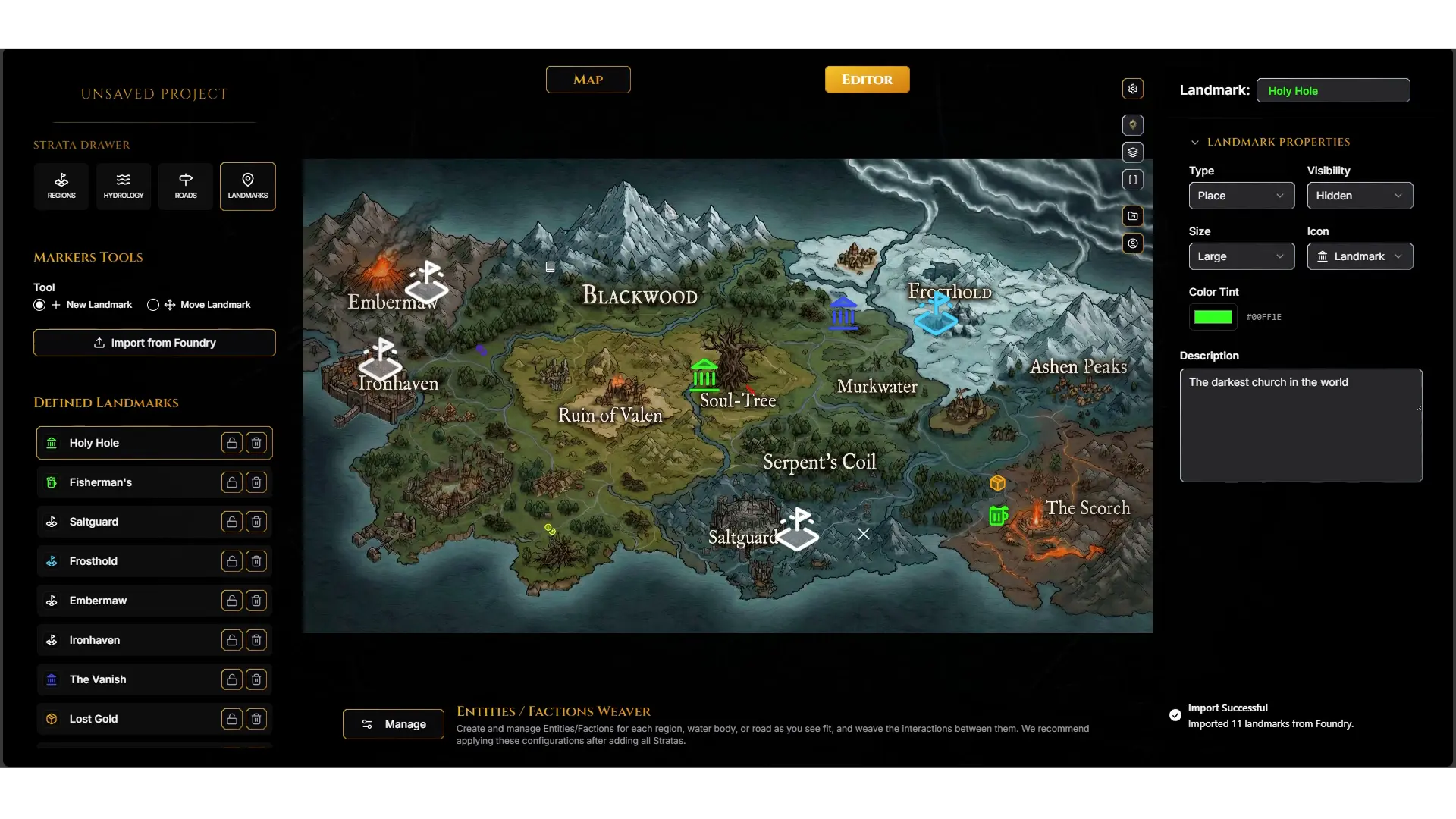1456x819 pixels.
Task: Edit the landmark name field Holy Hole
Action: 1333,90
